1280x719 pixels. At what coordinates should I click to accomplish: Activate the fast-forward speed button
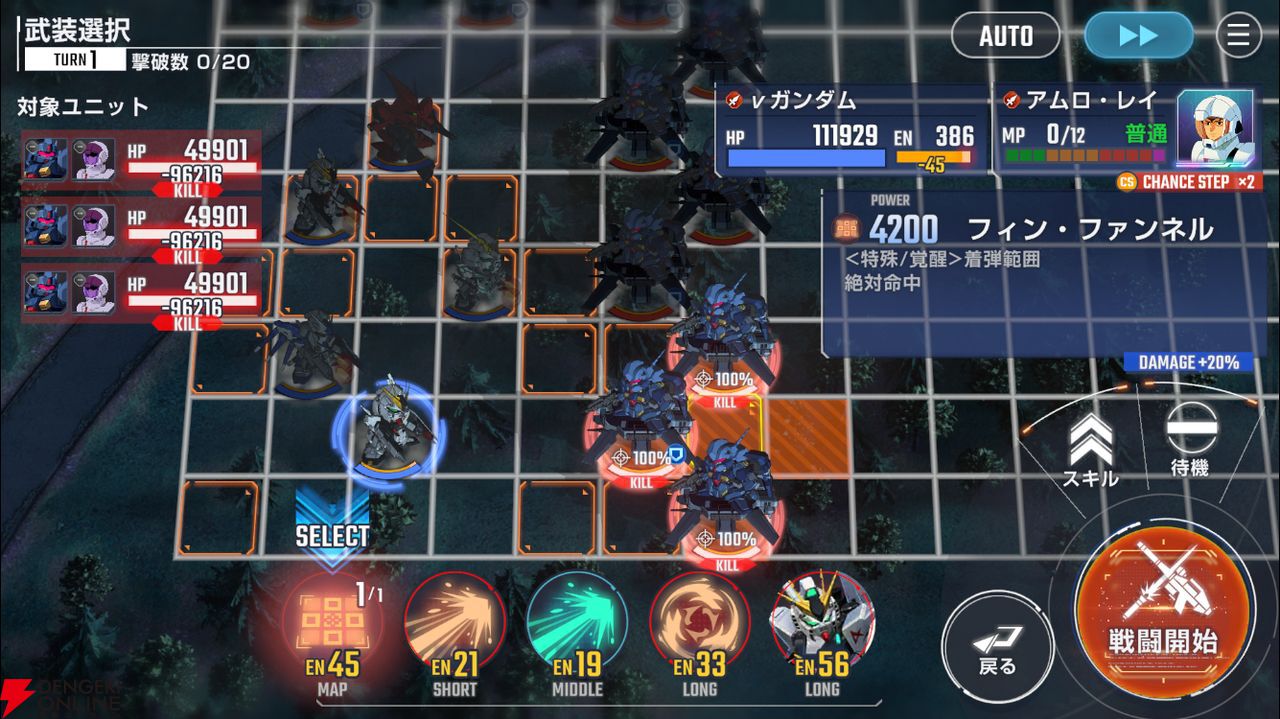coord(1138,36)
